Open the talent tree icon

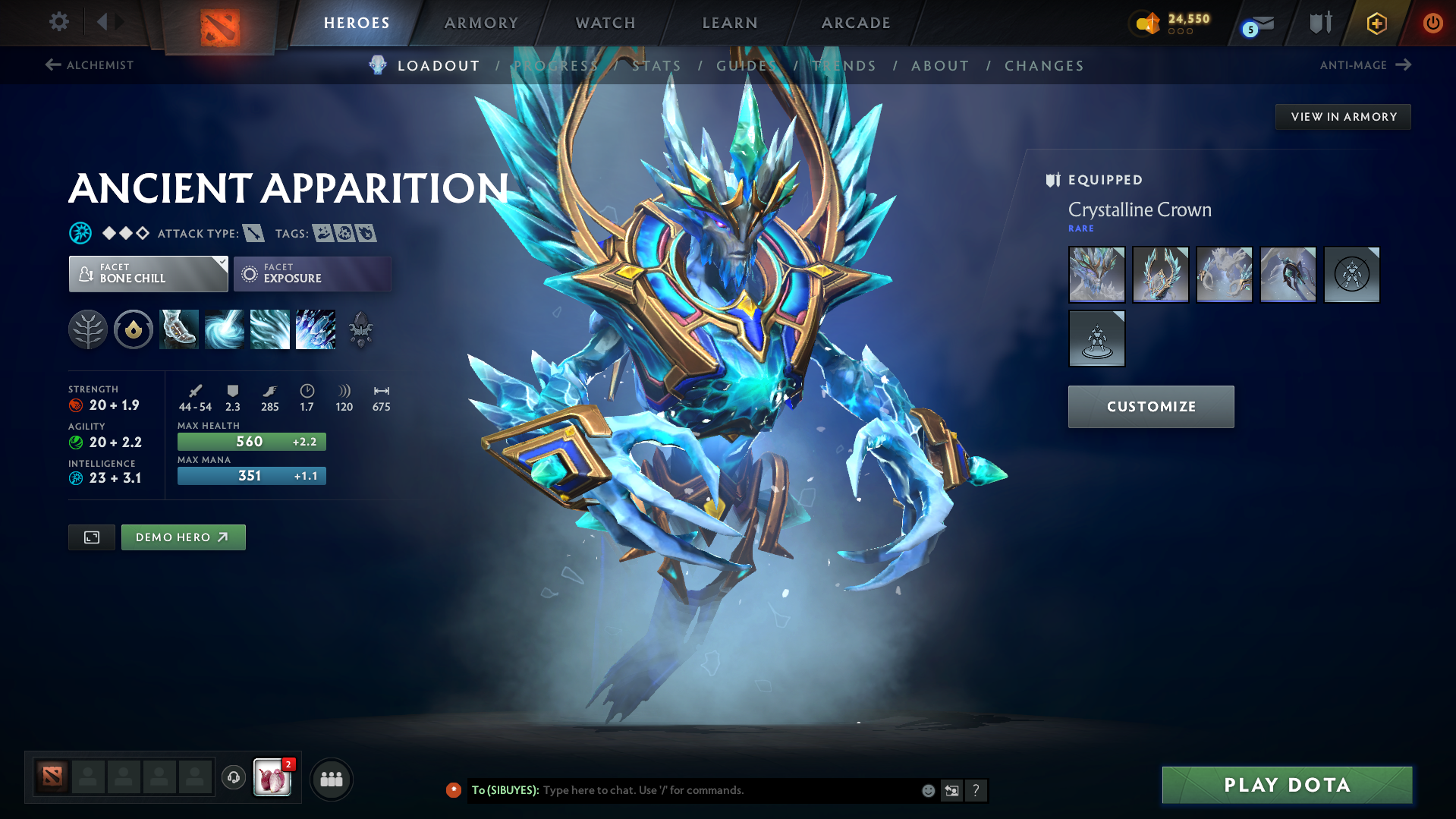[x=88, y=329]
